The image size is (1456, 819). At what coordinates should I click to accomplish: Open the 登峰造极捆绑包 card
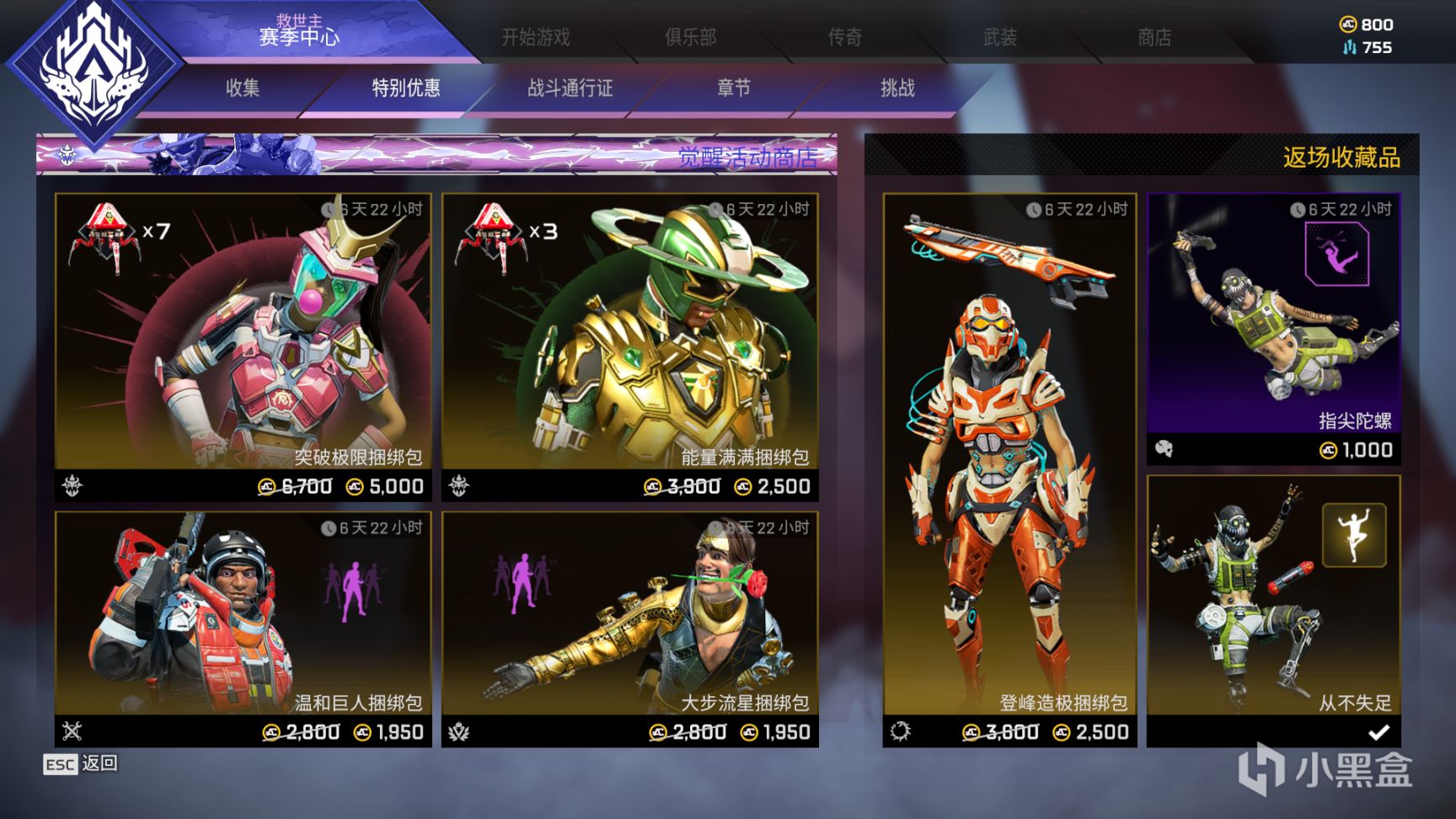1004,463
